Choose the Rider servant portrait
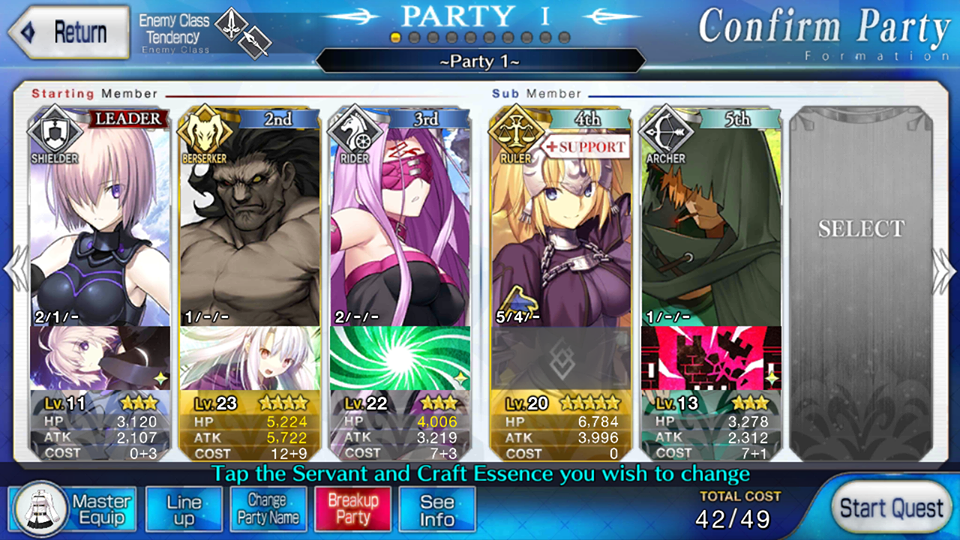The height and width of the screenshot is (540, 960). point(400,220)
